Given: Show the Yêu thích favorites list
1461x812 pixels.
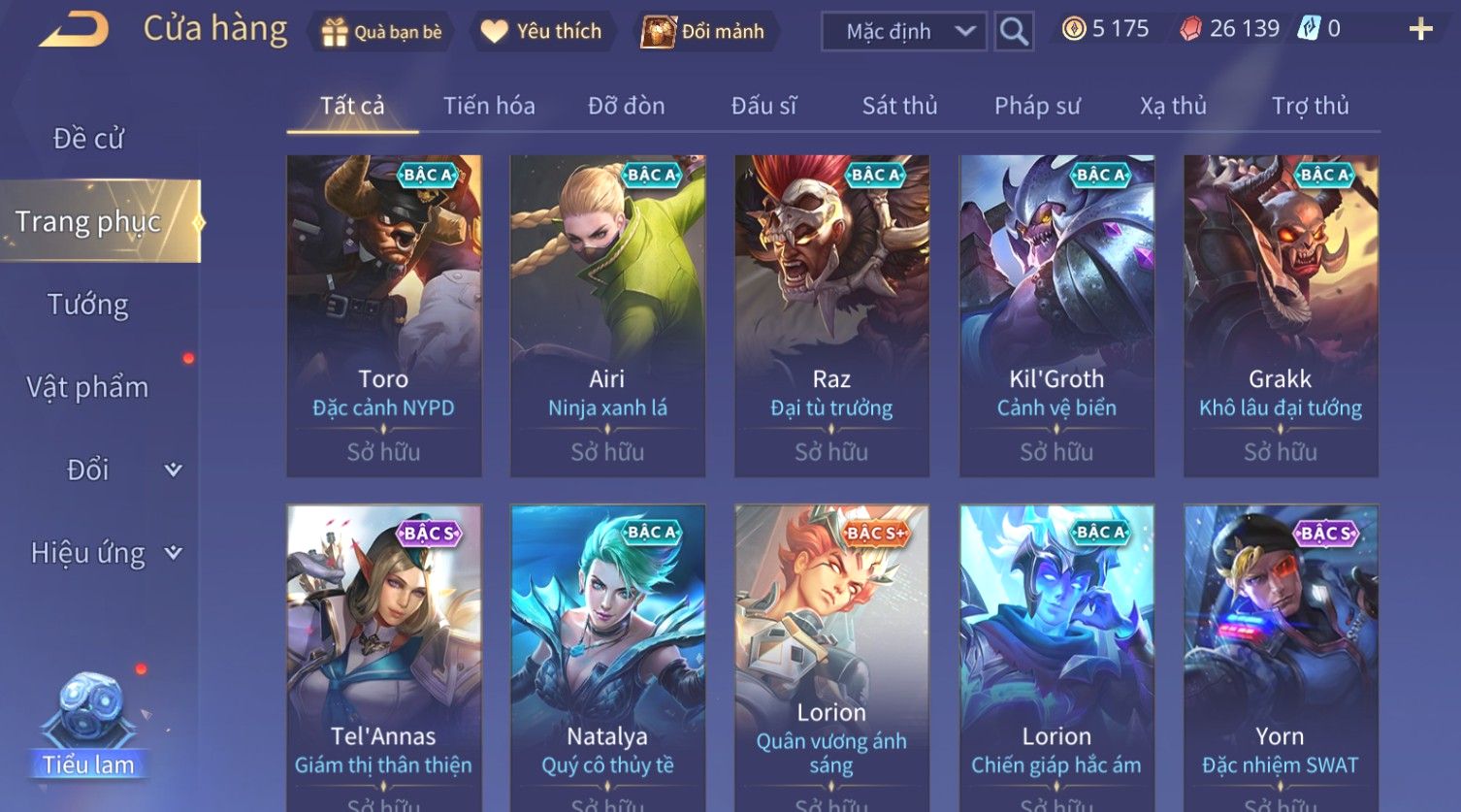Looking at the screenshot, I should click(x=541, y=32).
